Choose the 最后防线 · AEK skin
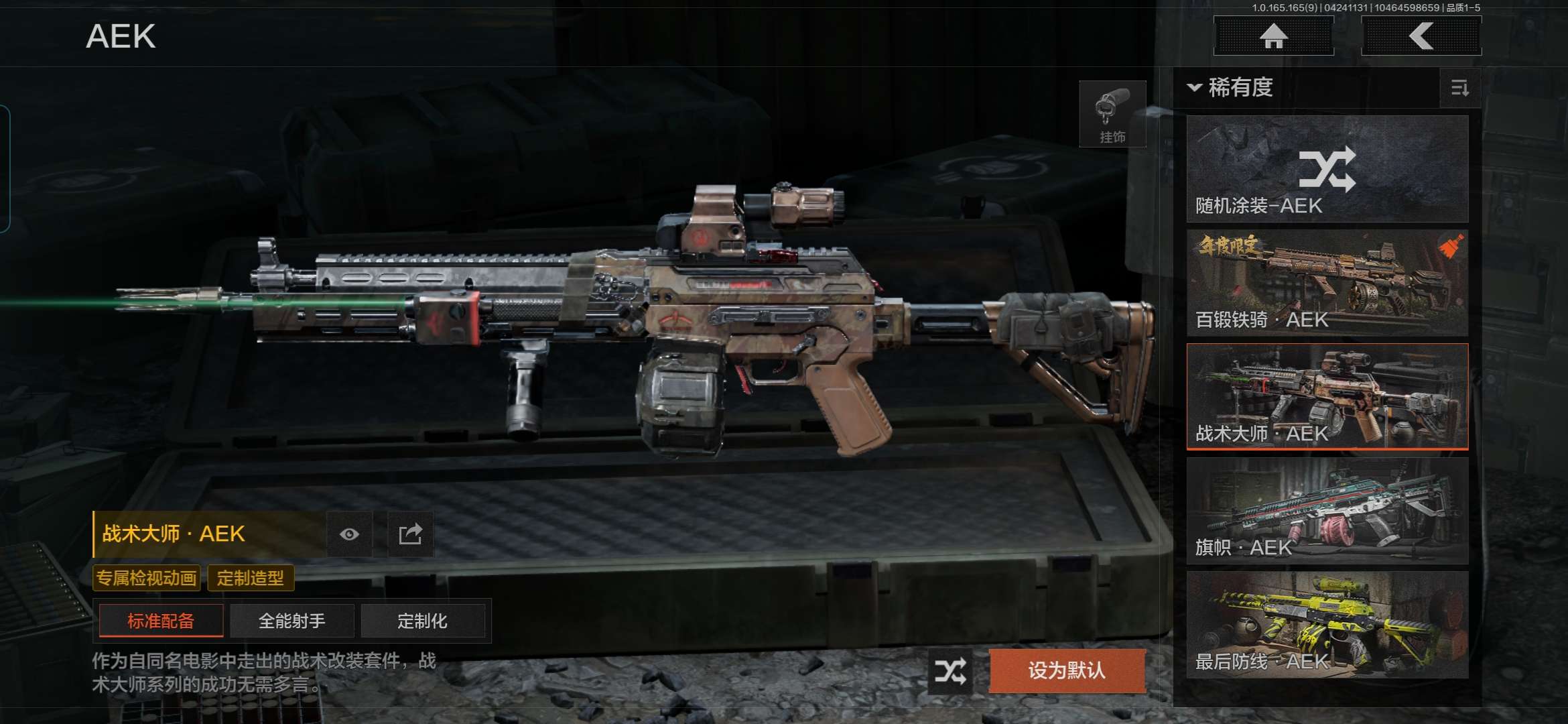Viewport: 1568px width, 724px height. pyautogui.click(x=1327, y=625)
